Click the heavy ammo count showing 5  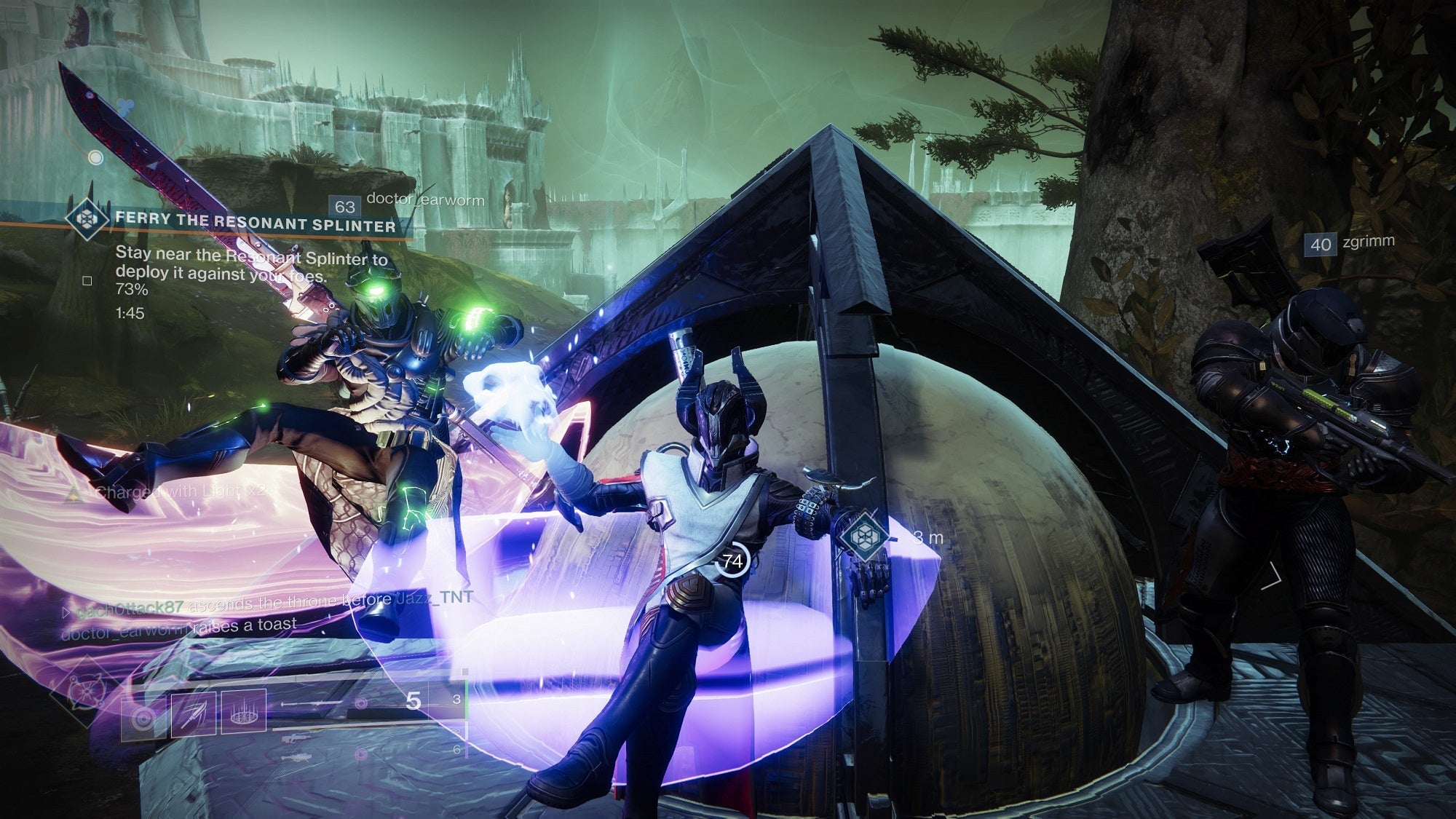412,702
